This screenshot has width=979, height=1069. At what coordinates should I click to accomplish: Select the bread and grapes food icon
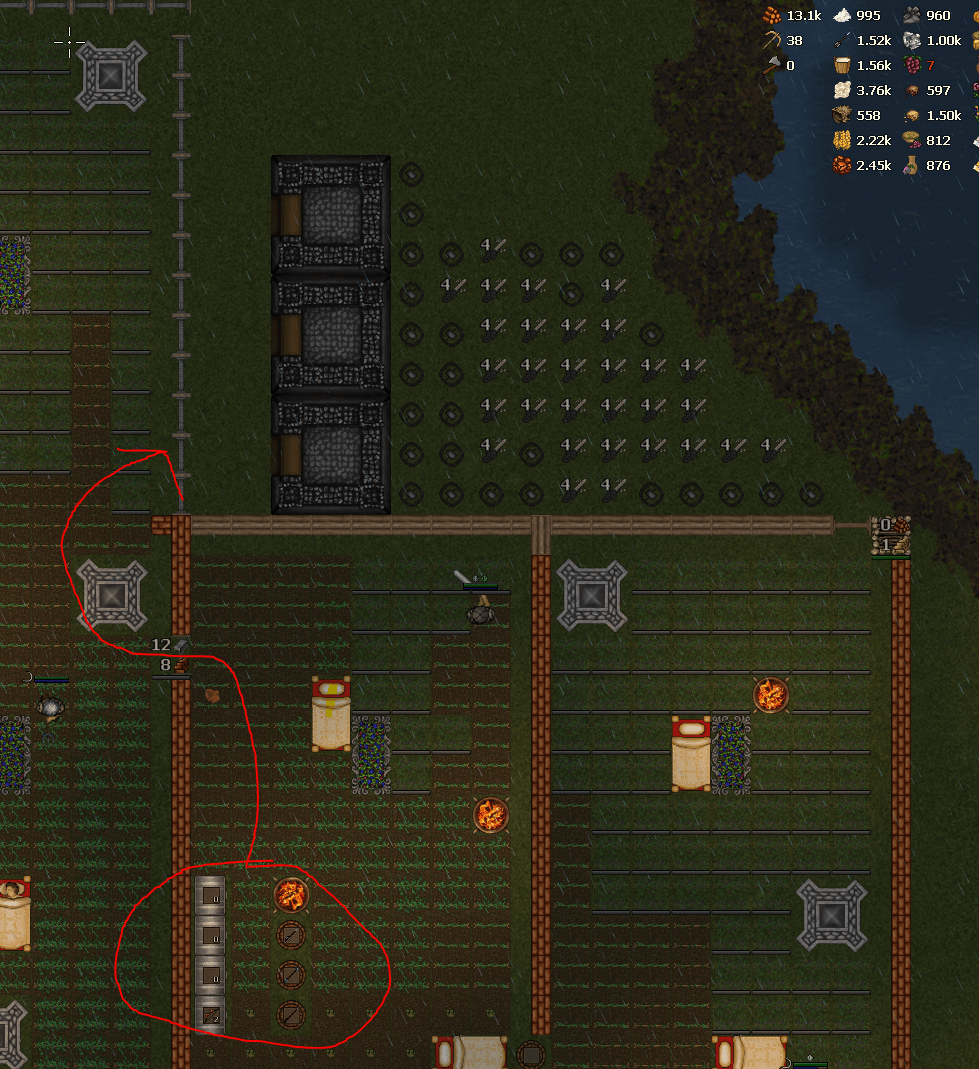click(912, 141)
